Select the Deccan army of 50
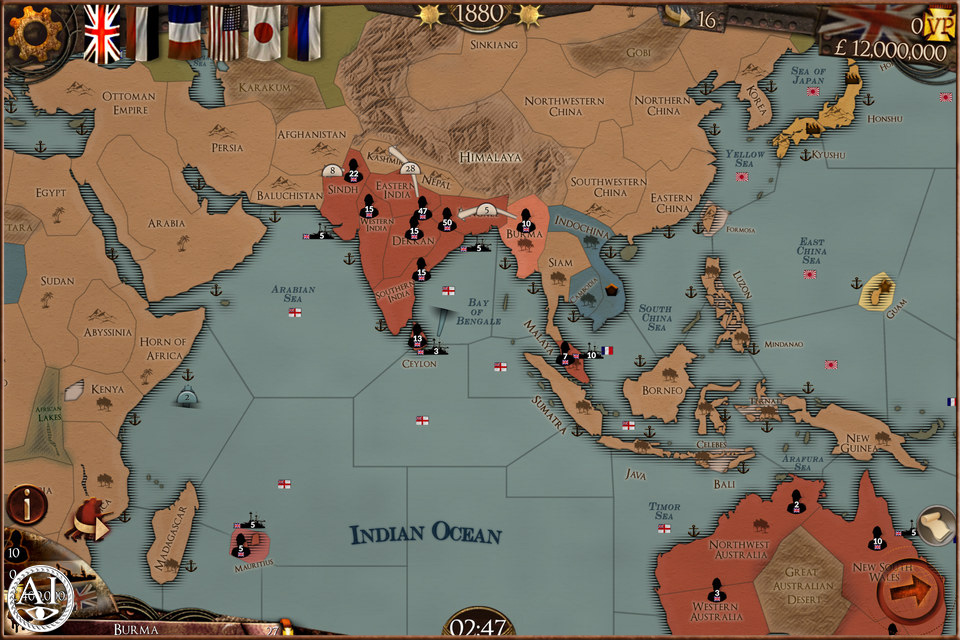 coord(446,217)
